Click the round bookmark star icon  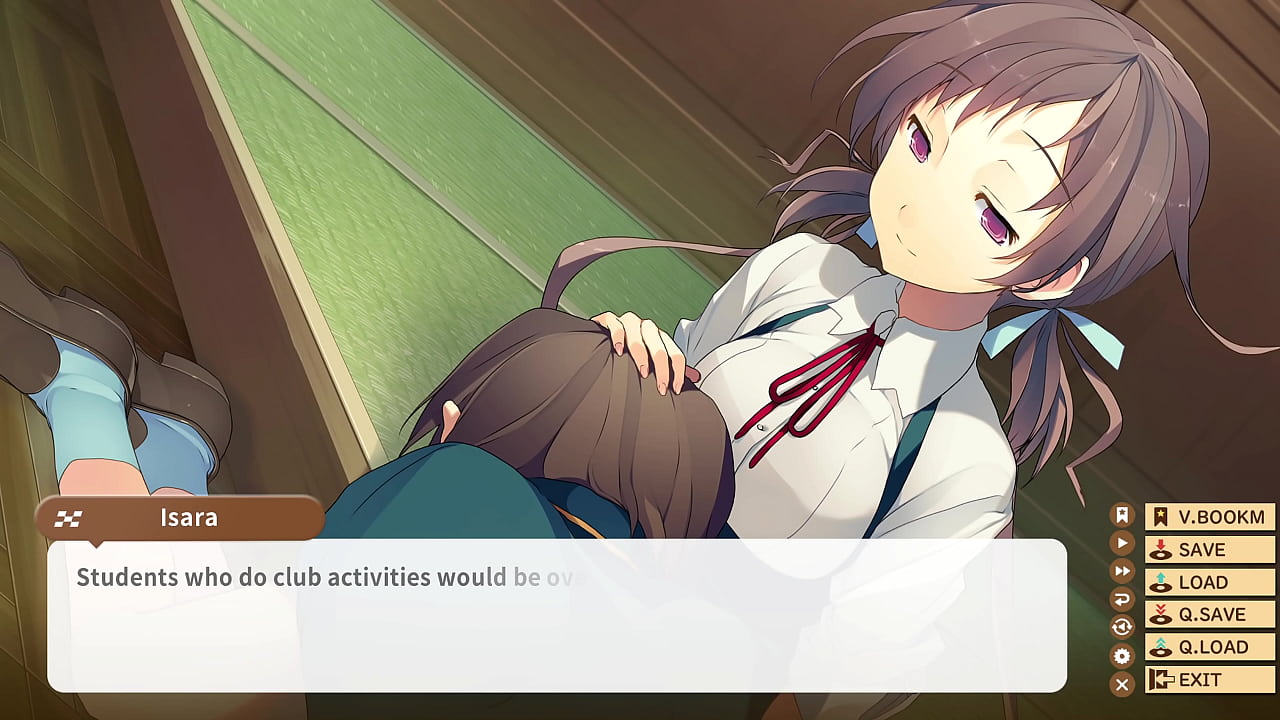pos(1123,515)
